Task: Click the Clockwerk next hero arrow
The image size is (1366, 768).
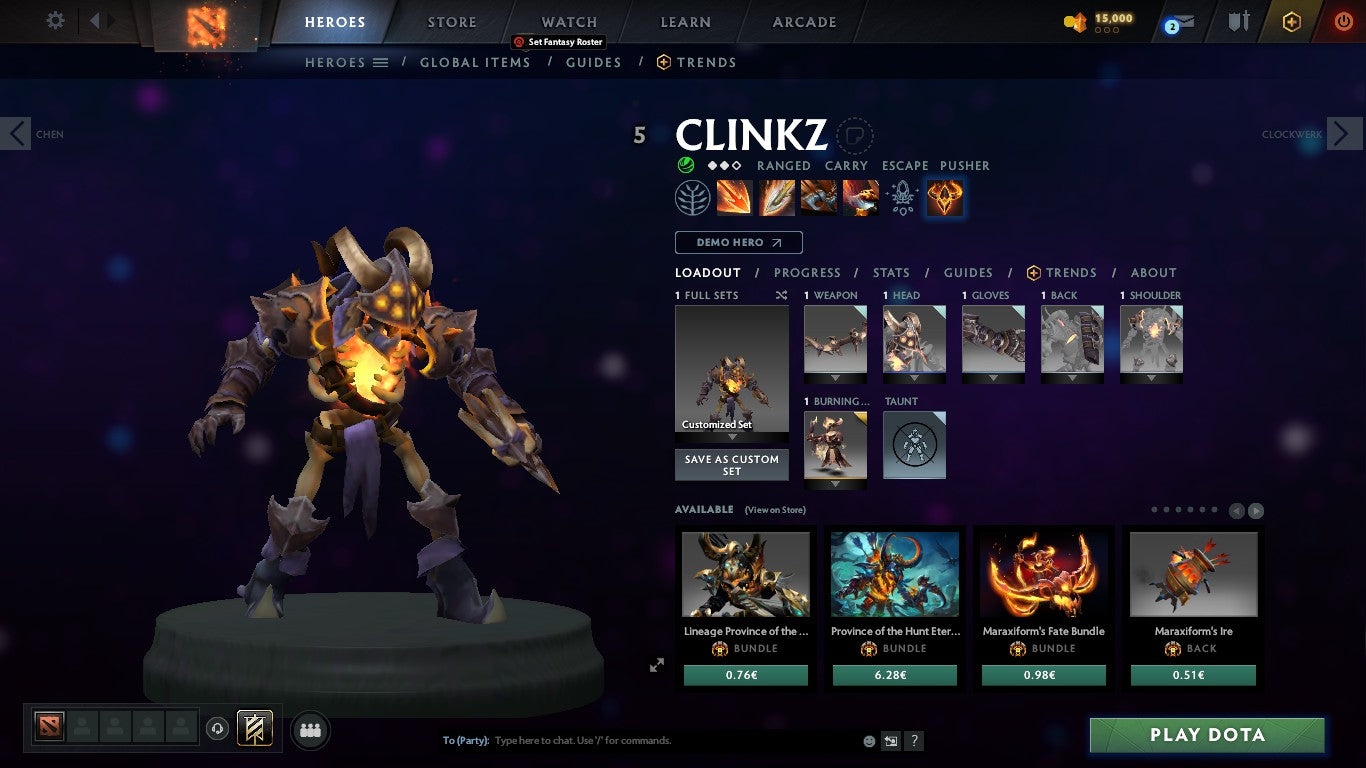Action: 1347,133
